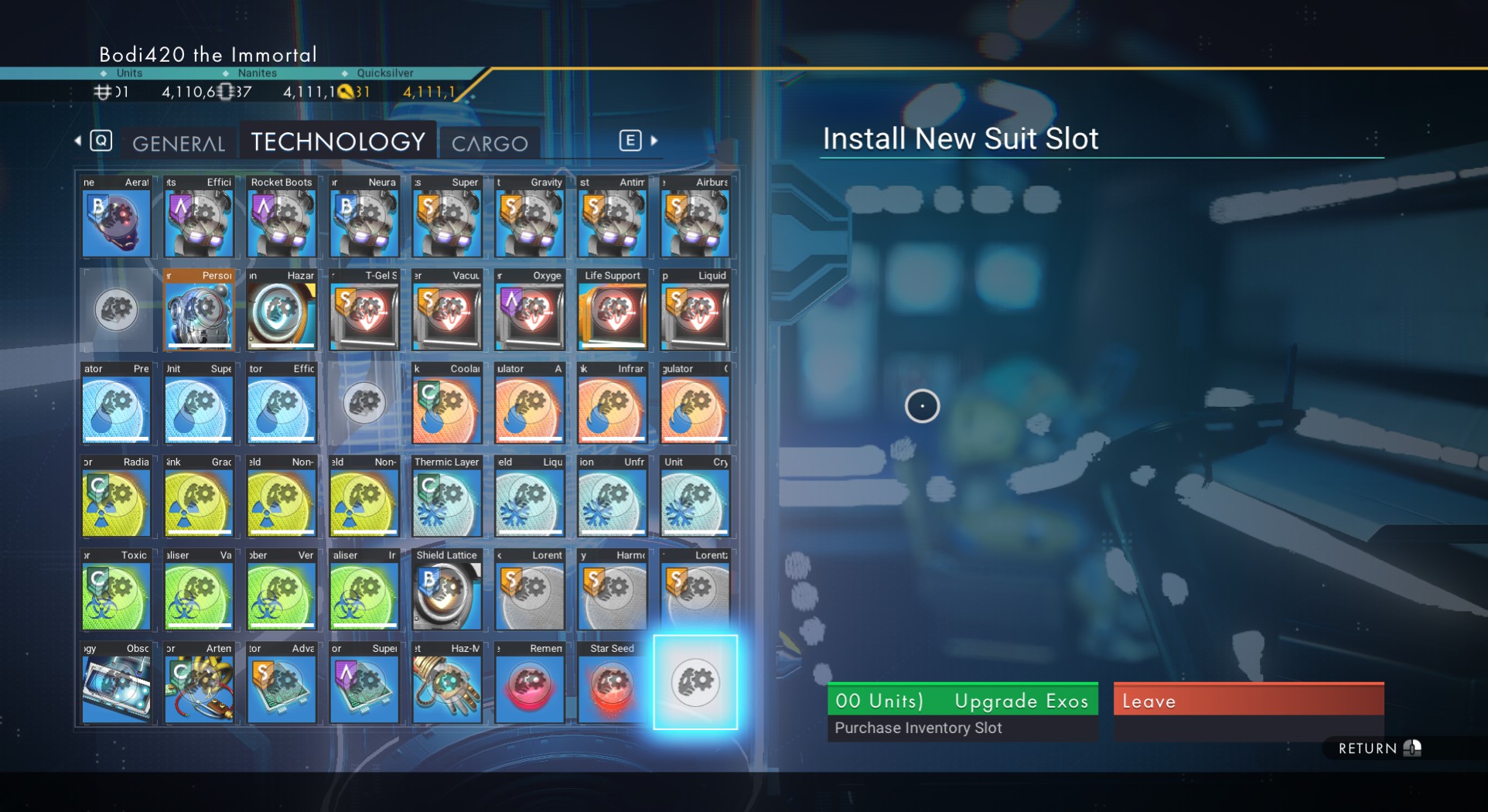This screenshot has width=1488, height=812.
Task: Select the highlighted empty suit slot
Action: tap(695, 682)
